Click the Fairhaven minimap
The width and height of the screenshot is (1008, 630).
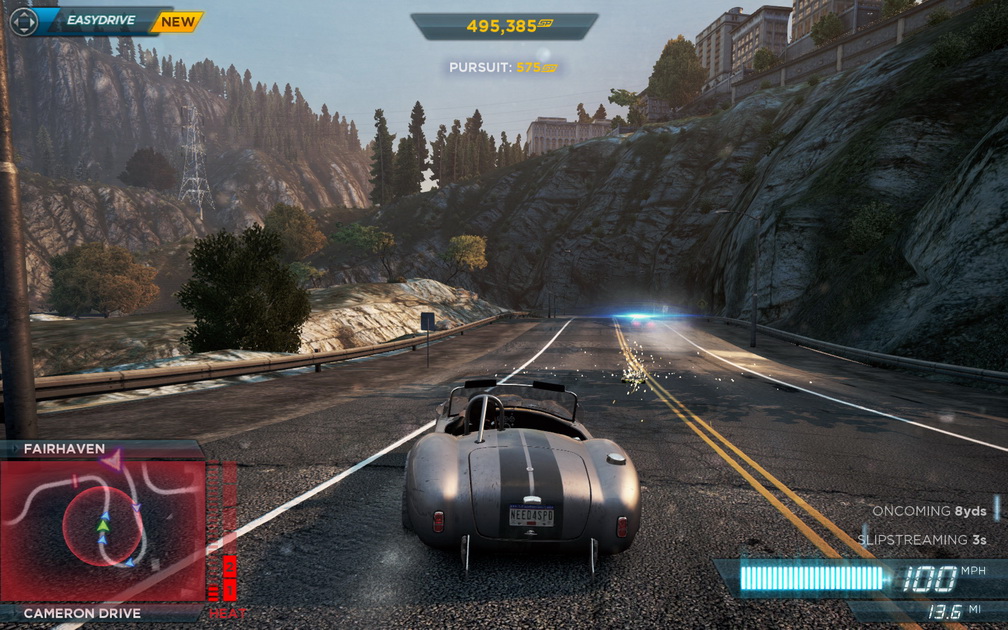102,528
